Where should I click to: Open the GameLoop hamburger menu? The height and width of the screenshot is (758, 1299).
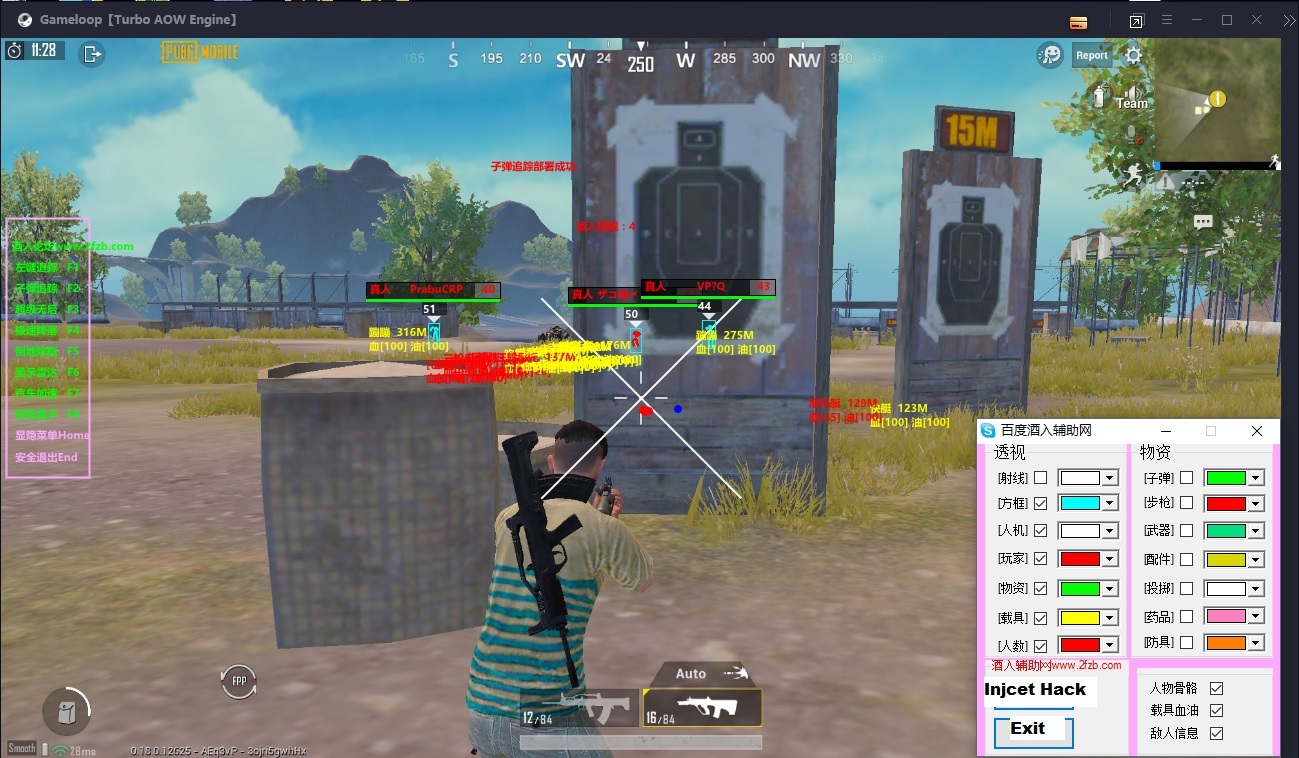click(1166, 19)
